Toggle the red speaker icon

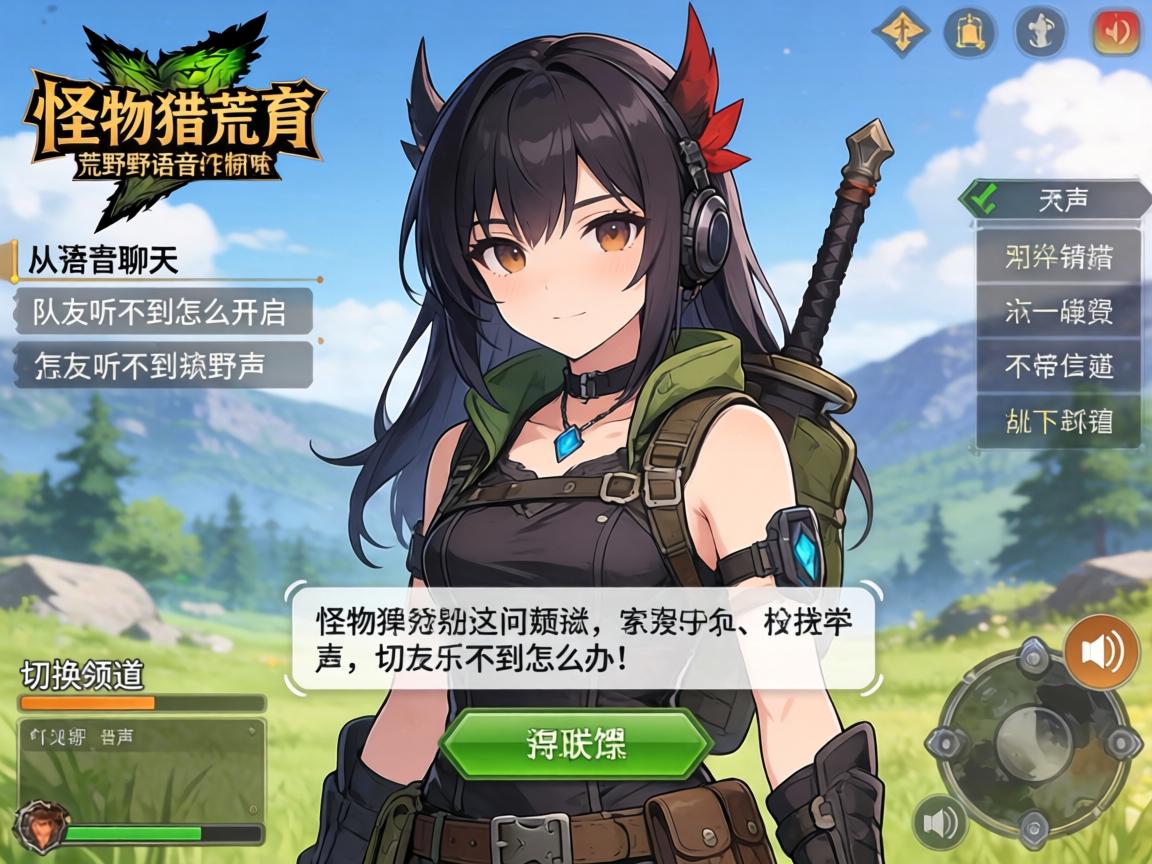click(1117, 33)
